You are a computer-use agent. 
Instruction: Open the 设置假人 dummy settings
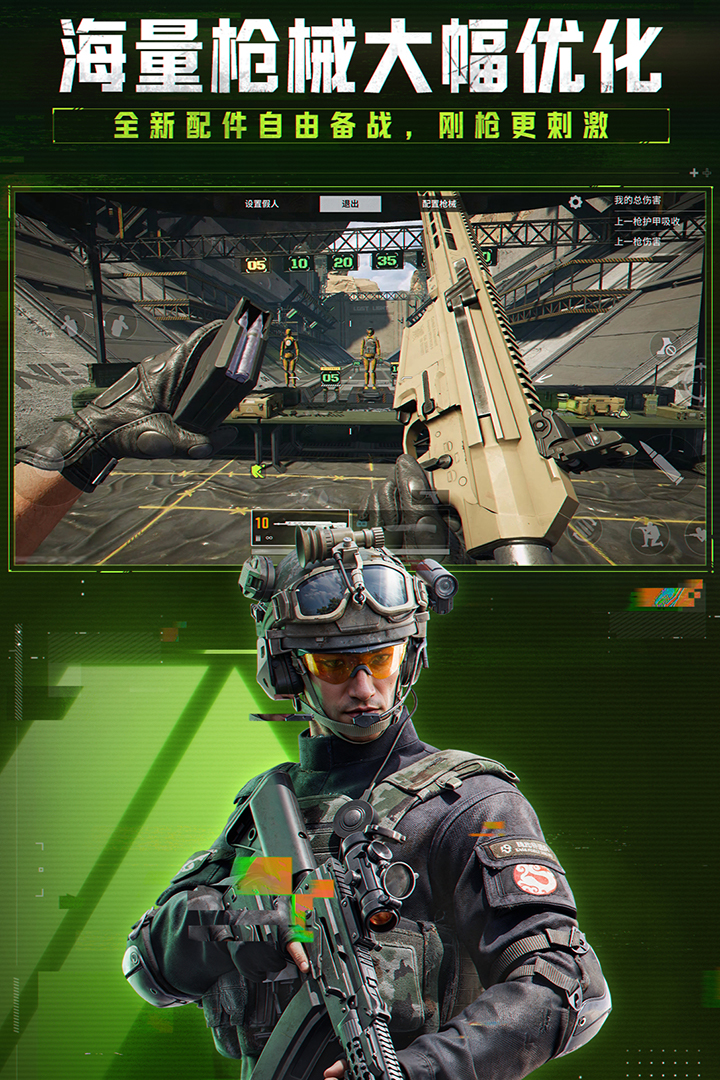[x=262, y=204]
